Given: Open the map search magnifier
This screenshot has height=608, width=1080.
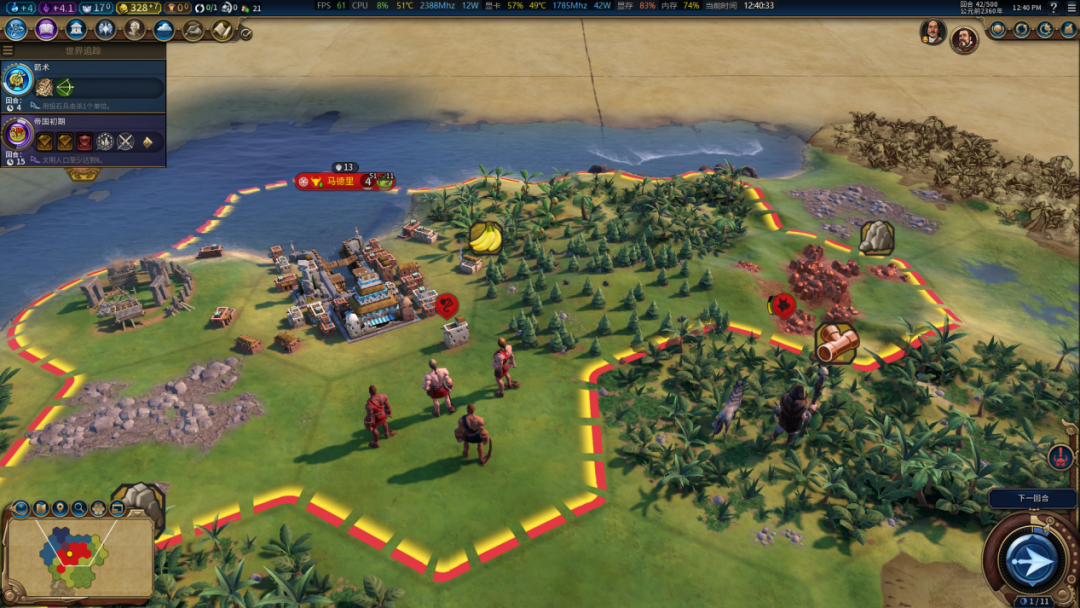Looking at the screenshot, I should pos(79,508).
